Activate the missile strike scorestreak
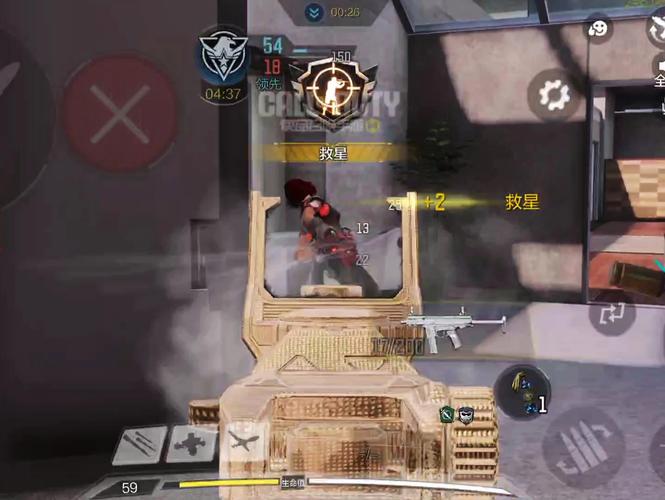 [139, 443]
